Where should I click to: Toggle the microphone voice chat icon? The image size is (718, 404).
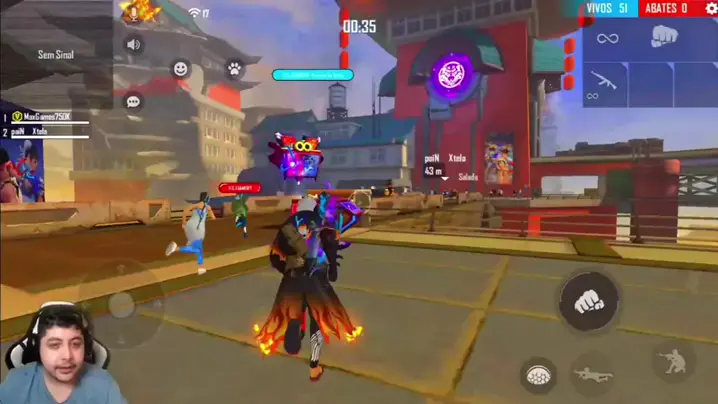tap(132, 13)
